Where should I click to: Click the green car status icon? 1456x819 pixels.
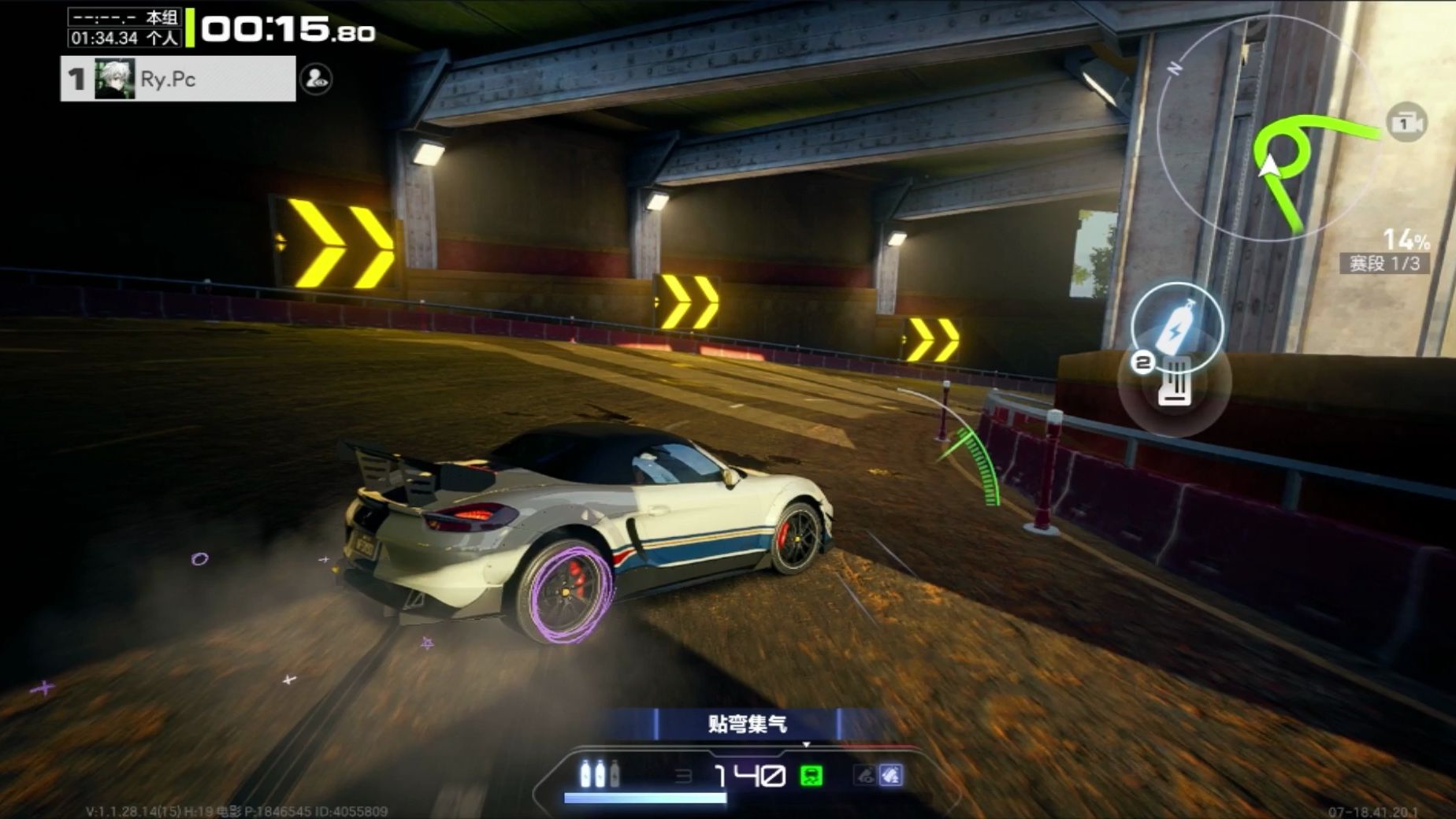pyautogui.click(x=812, y=776)
